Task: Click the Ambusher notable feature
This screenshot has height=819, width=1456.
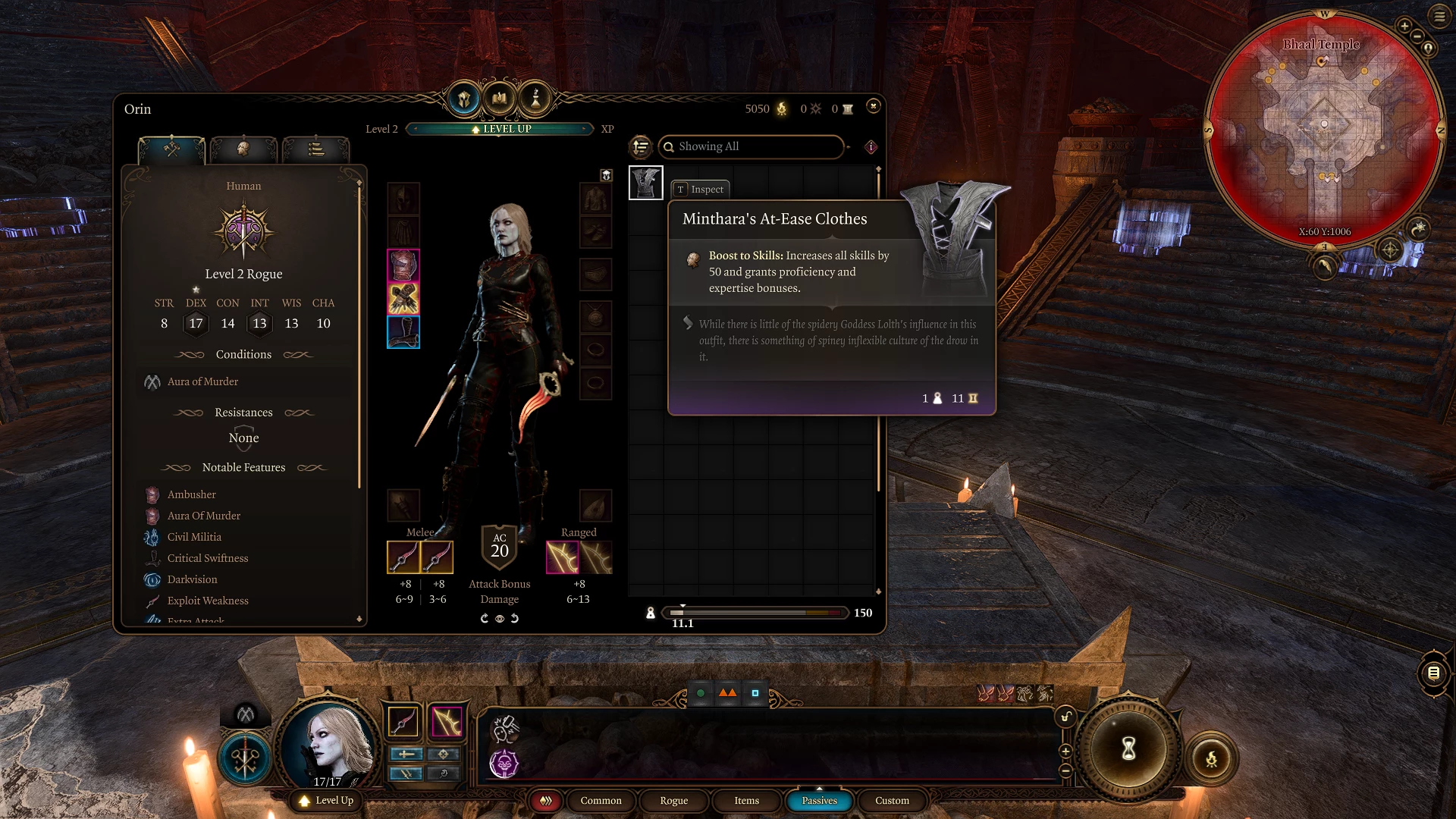Action: pos(191,494)
